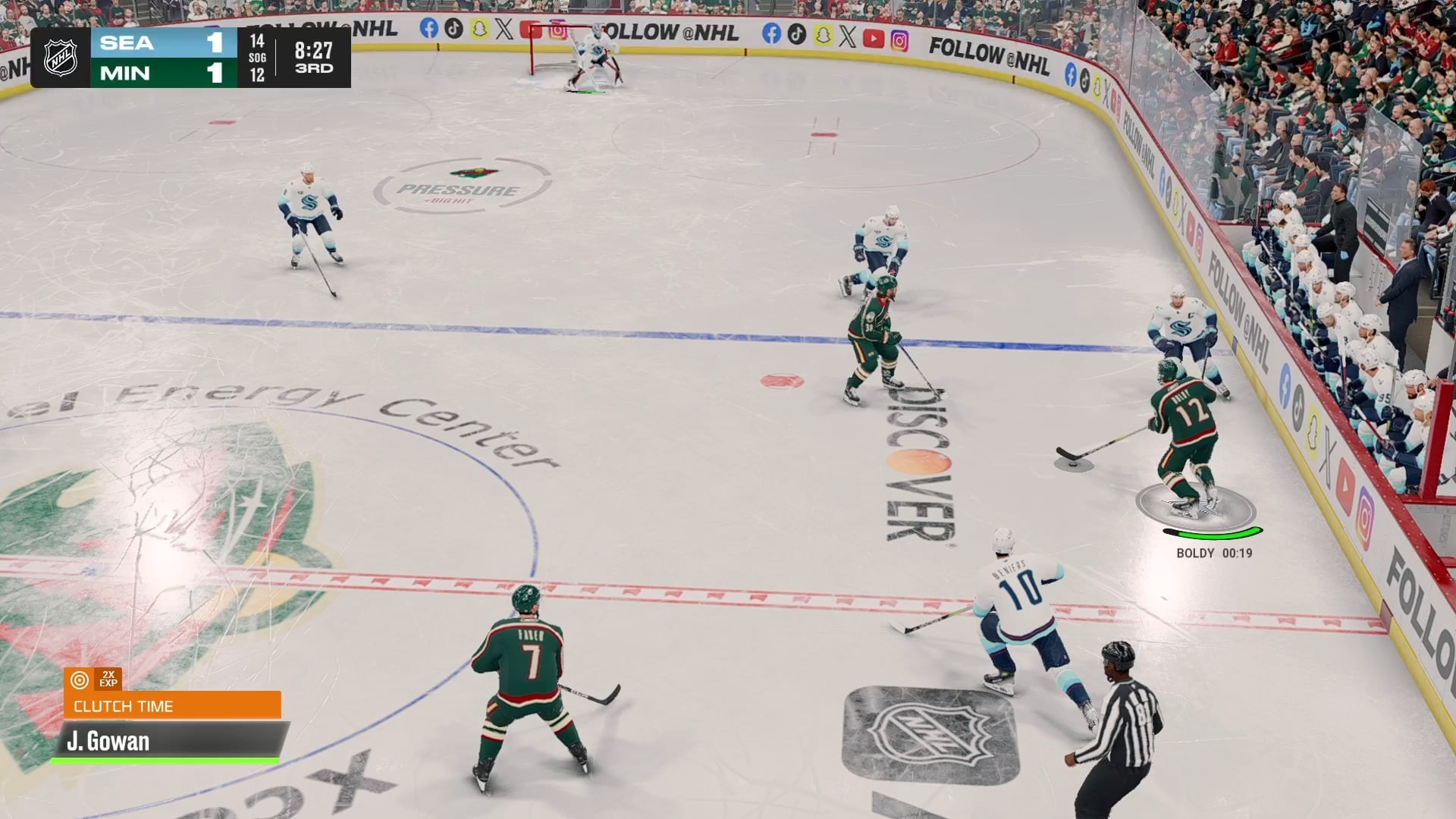Click the NHL shield logo on the scoreboard
The height and width of the screenshot is (819, 1456).
click(x=61, y=58)
